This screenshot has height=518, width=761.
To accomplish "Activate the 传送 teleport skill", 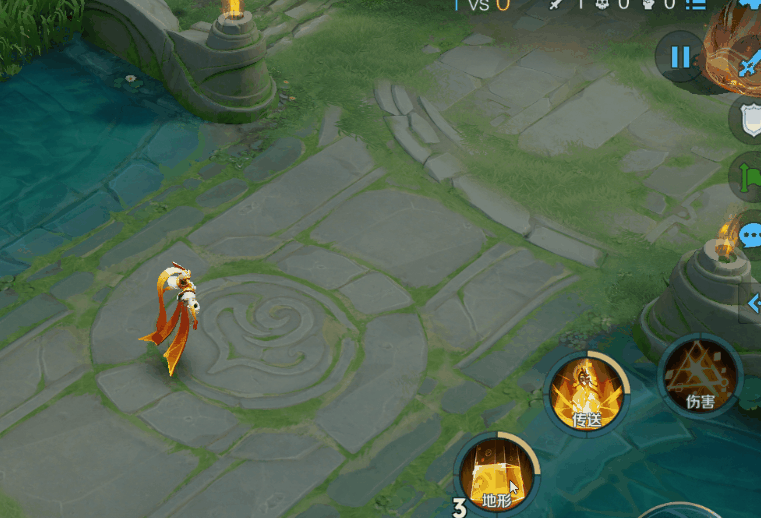I will click(587, 393).
